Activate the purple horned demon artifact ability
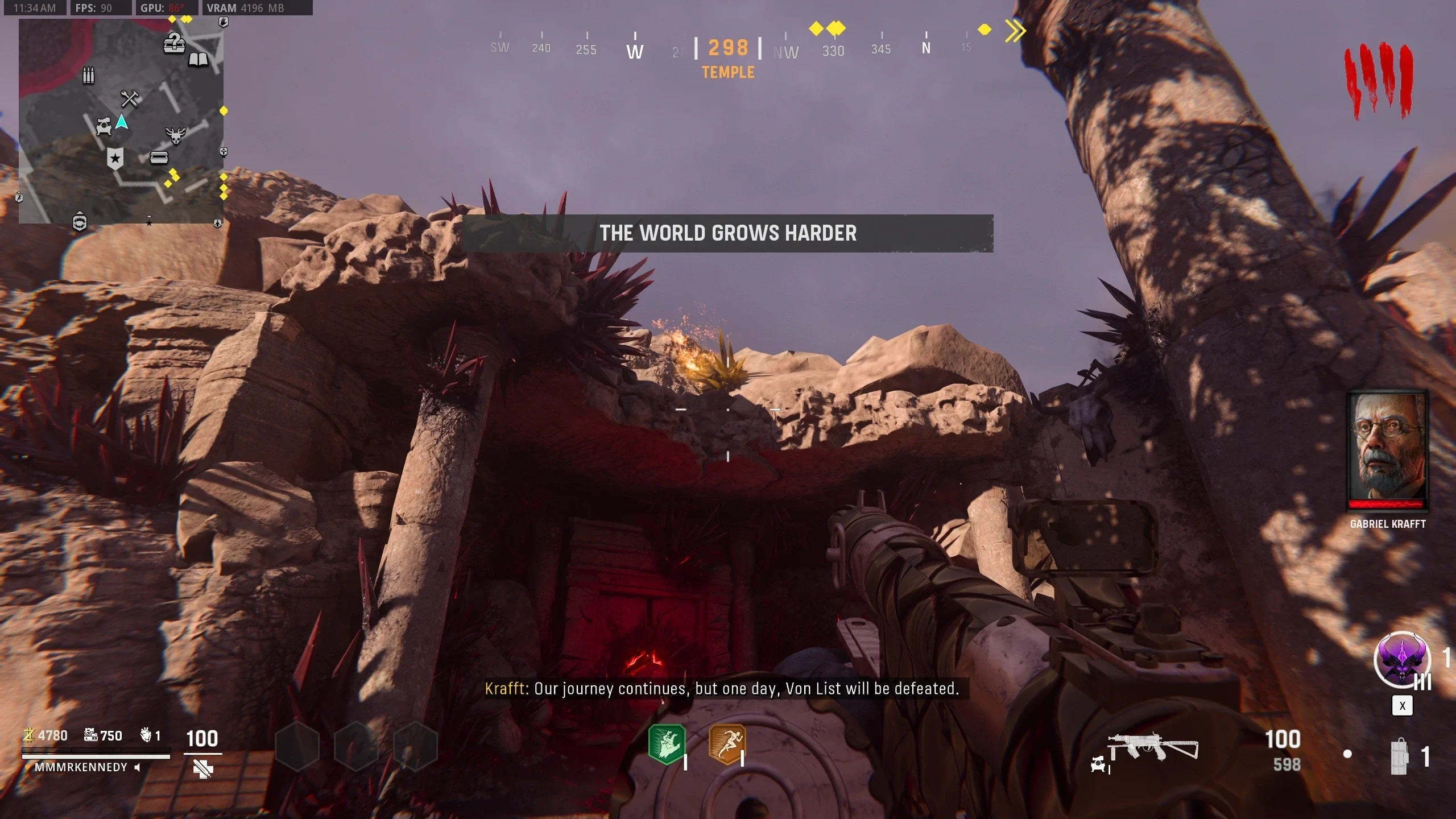The image size is (1456, 819). (x=1401, y=660)
